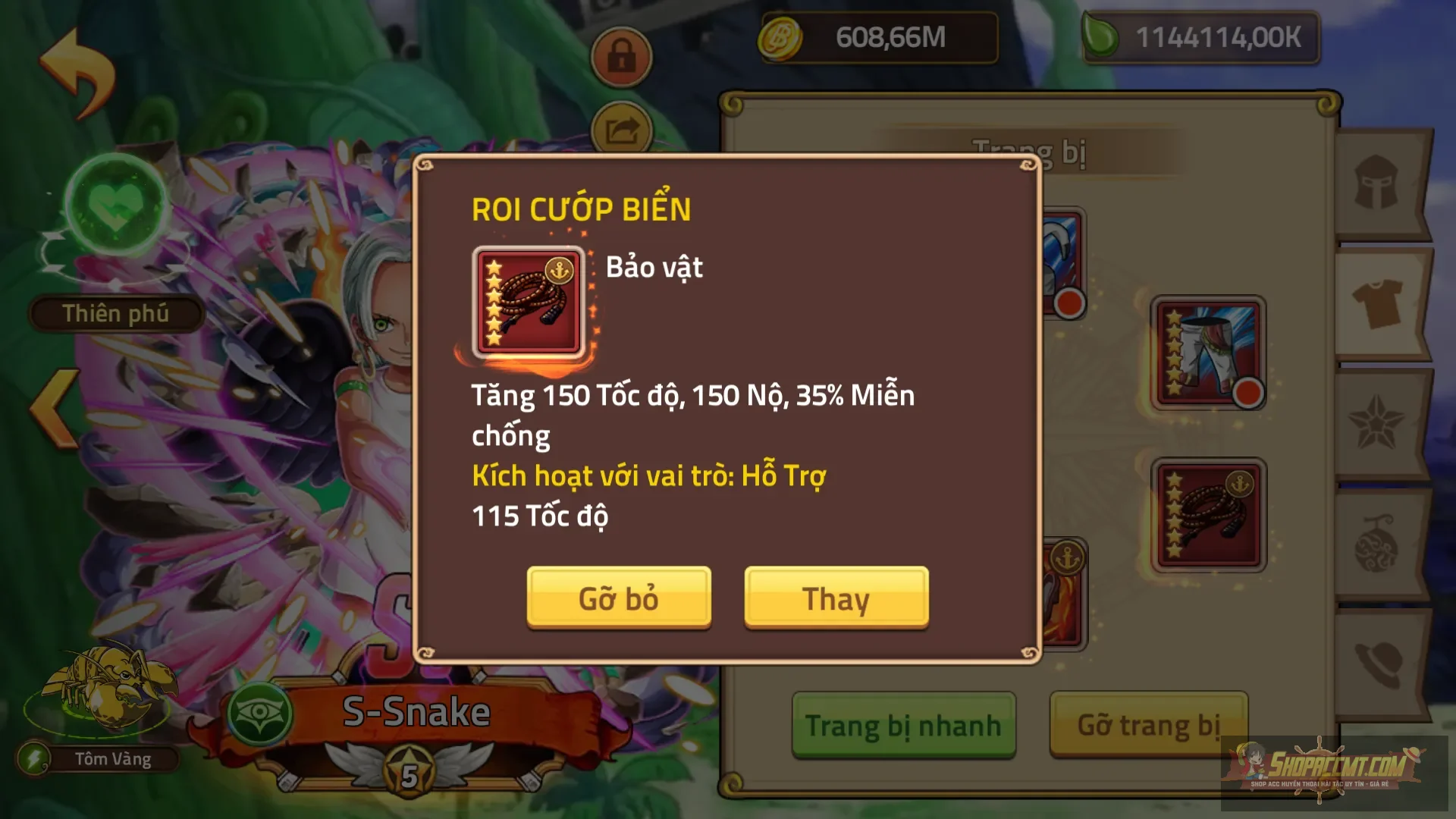Select the Tôm Vàng golden shrimp pet
This screenshot has width=1456, height=819.
[106, 690]
